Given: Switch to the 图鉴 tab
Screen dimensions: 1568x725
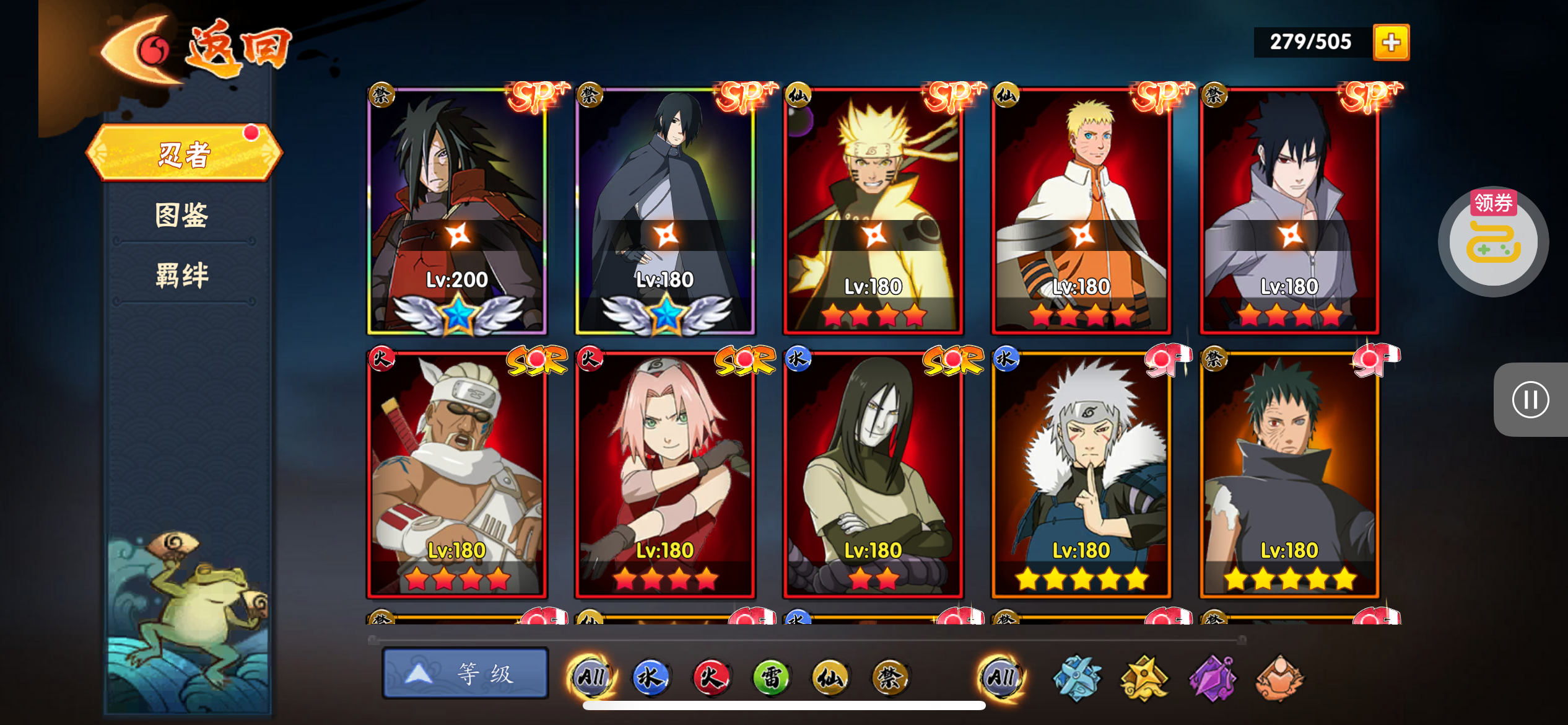Looking at the screenshot, I should (182, 215).
